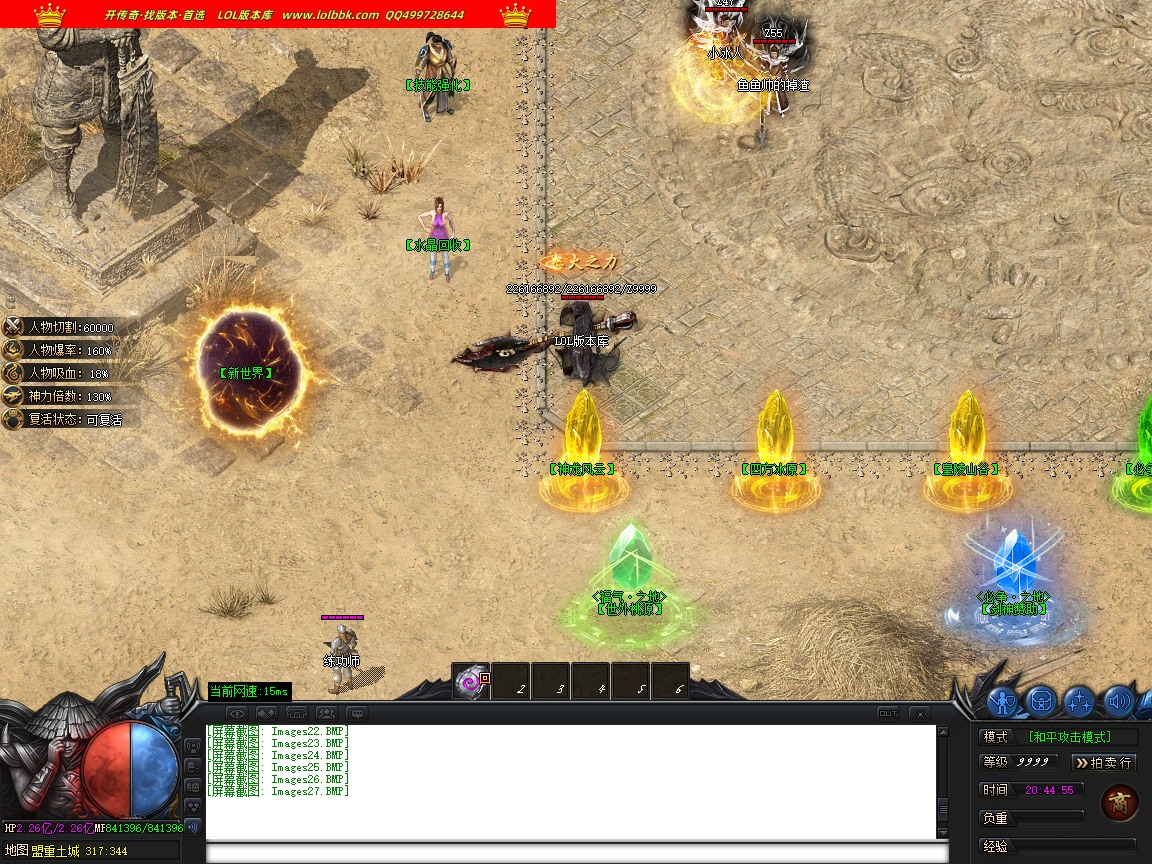
Task: Close the chat panel with the X button
Action: point(919,713)
